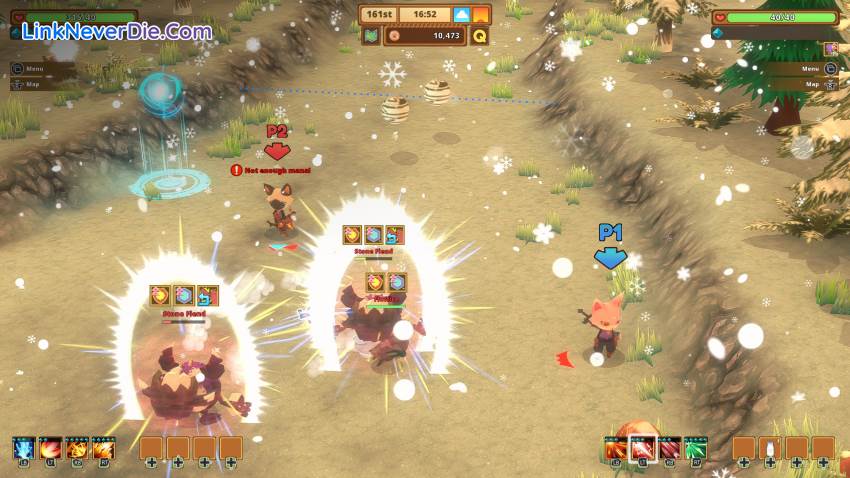The width and height of the screenshot is (850, 478).
Task: Open the yellow Q quest button
Action: coord(480,36)
